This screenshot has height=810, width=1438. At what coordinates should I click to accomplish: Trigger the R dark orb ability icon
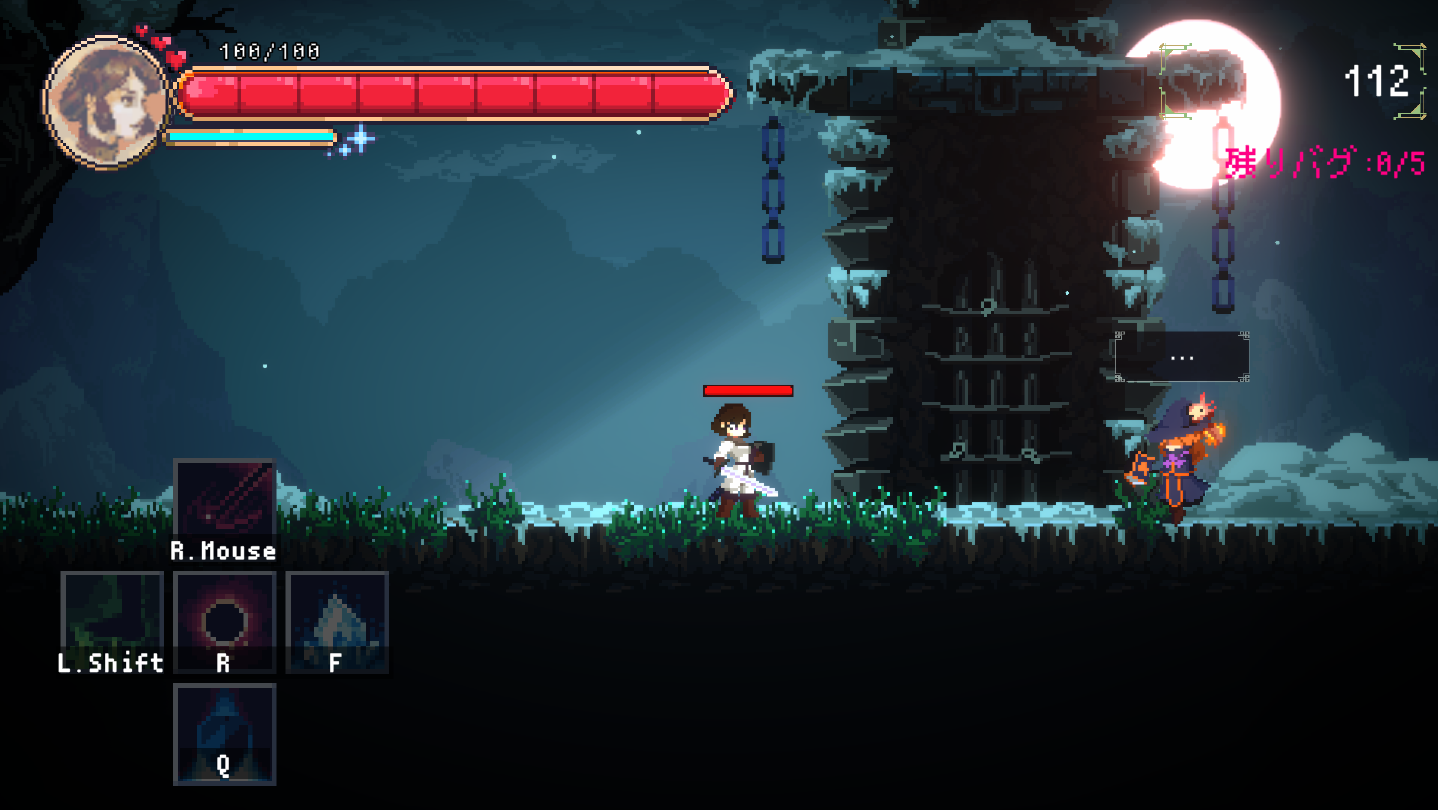point(223,620)
